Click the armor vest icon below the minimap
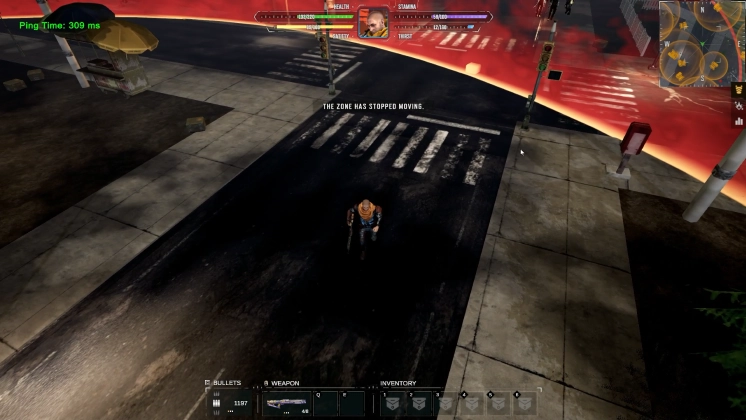 (x=739, y=90)
